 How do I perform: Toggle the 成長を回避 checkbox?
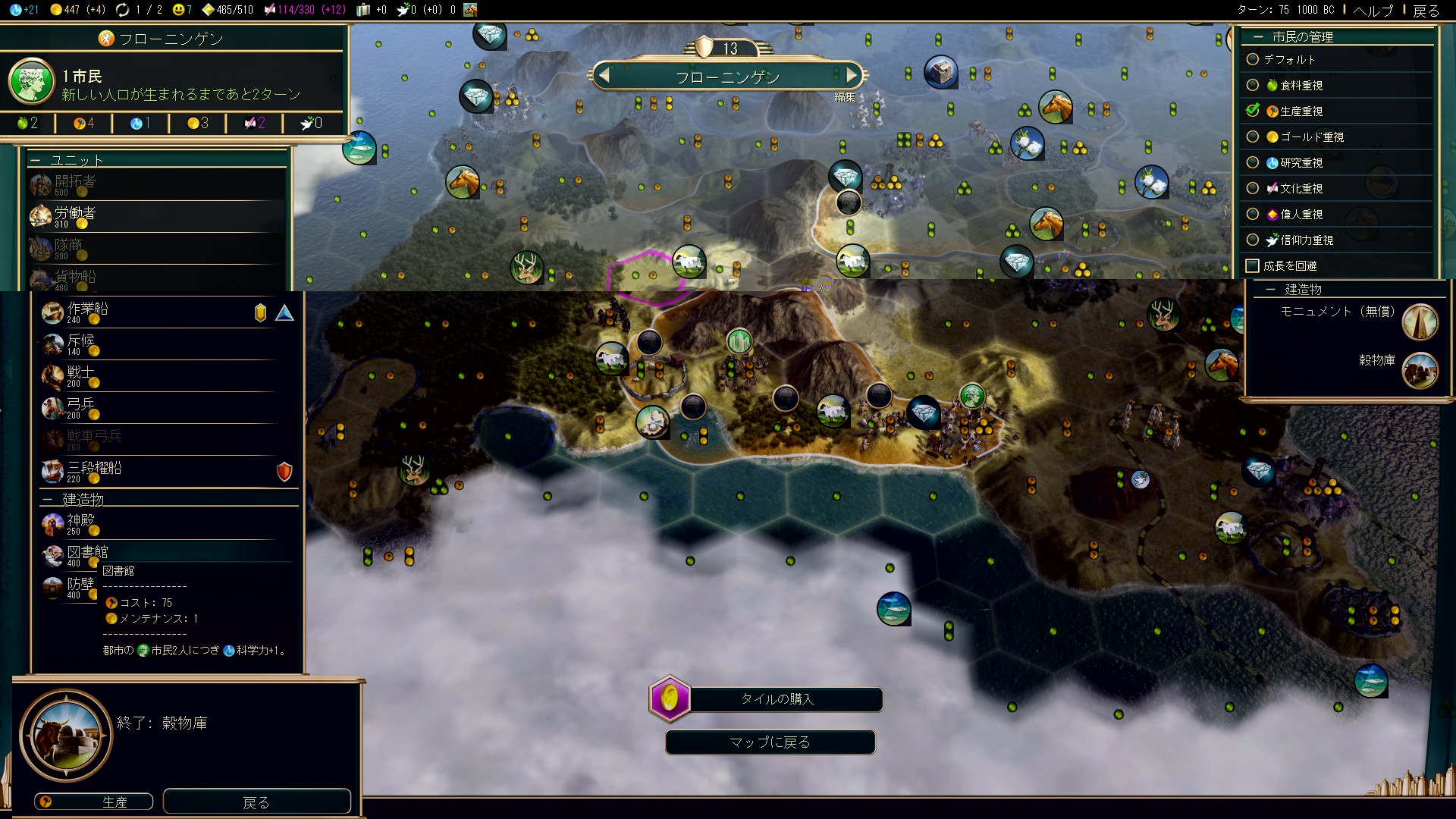1253,266
